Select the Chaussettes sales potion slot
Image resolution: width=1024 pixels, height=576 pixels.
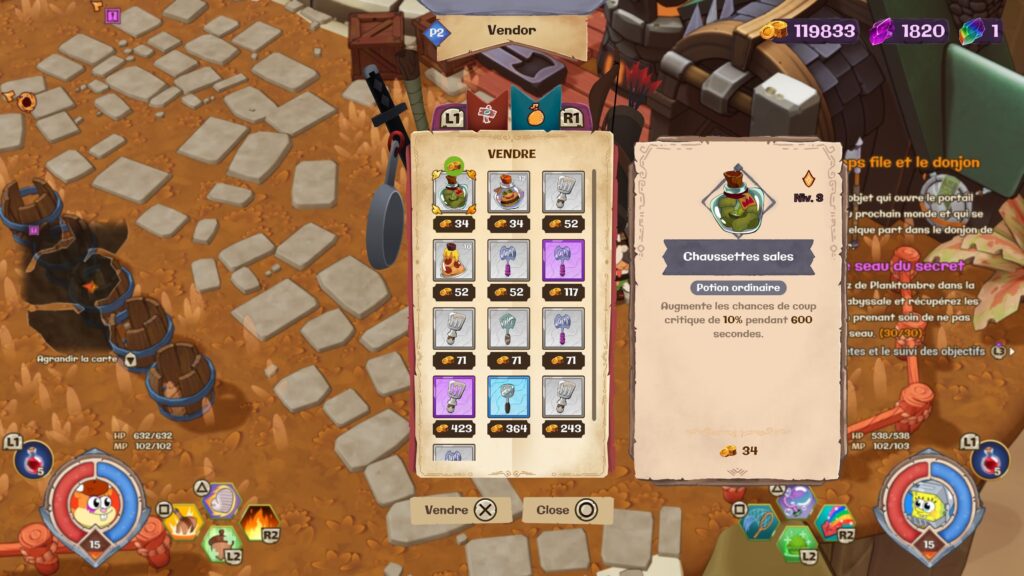453,193
